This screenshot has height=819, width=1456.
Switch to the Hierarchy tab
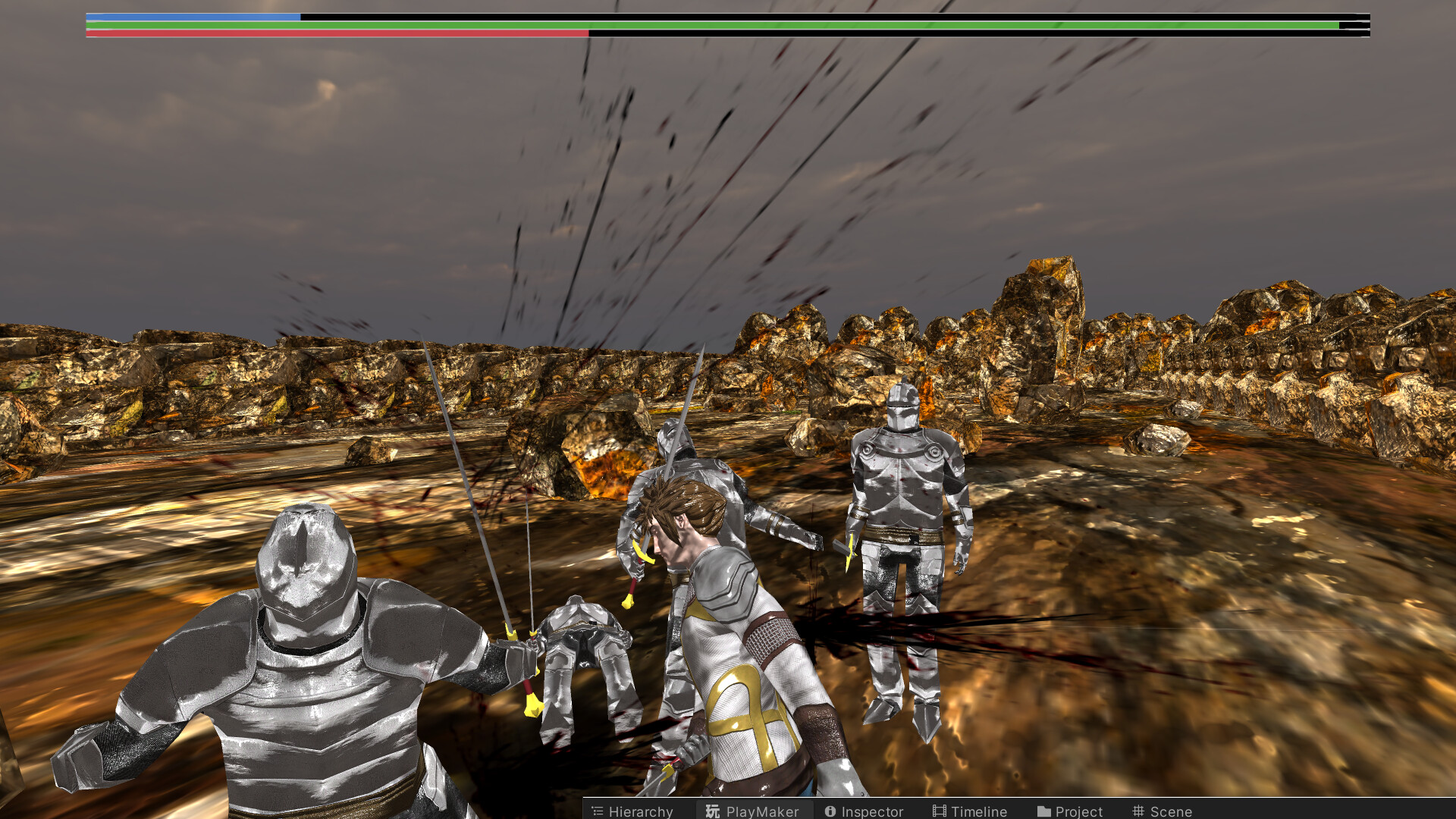tap(641, 811)
